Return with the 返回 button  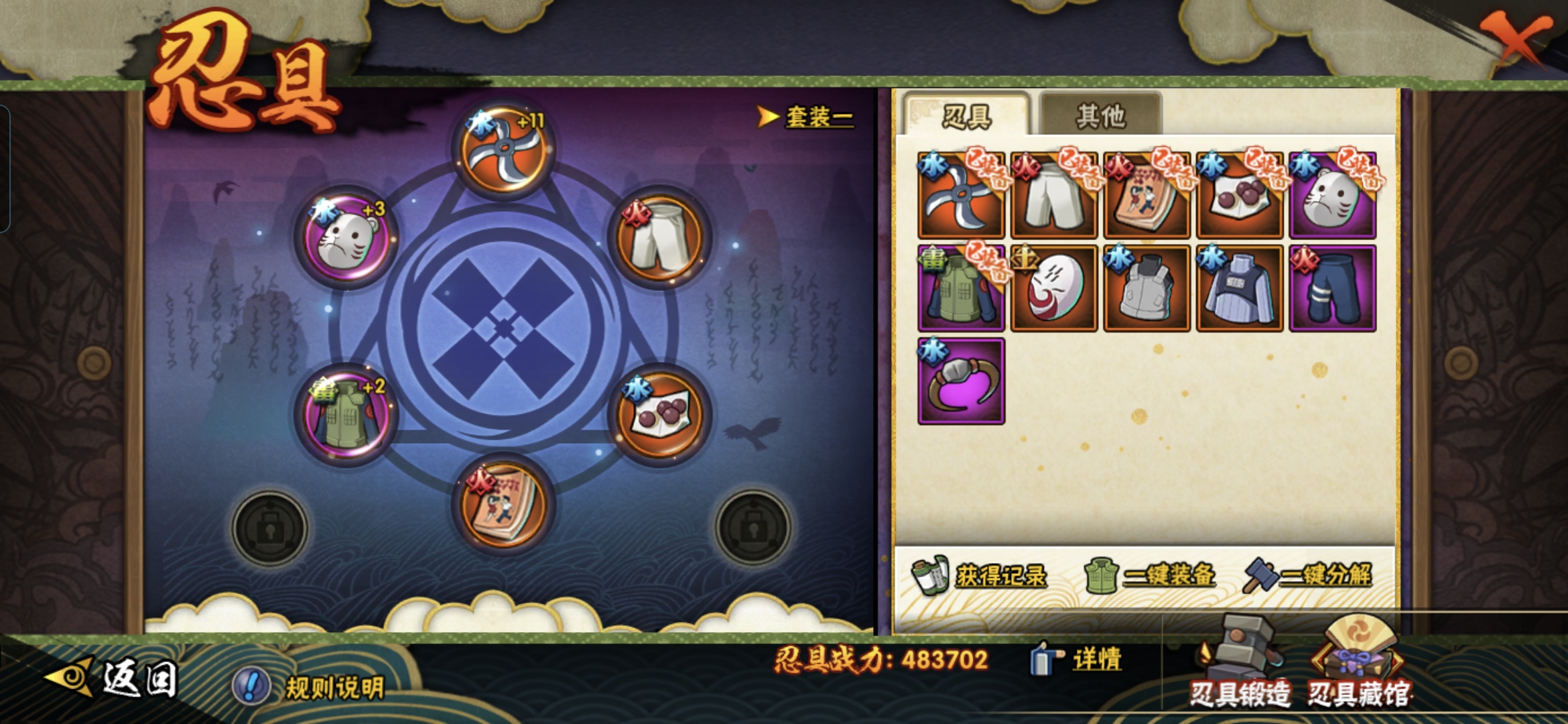(114, 678)
